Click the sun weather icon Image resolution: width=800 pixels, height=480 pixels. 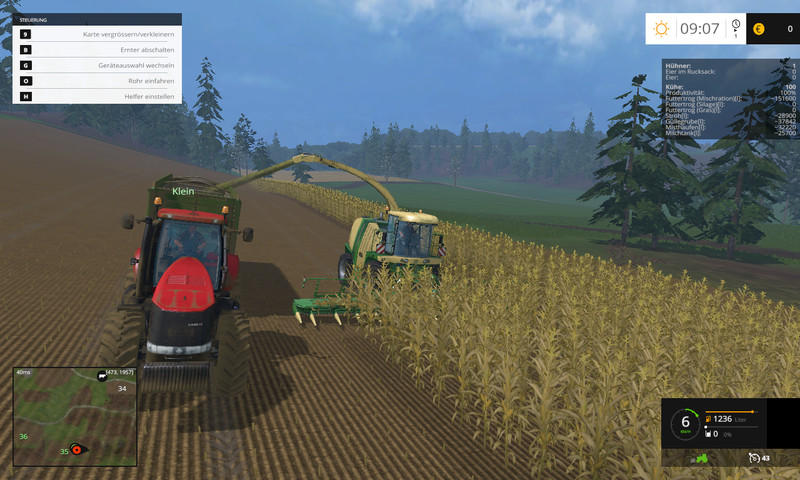click(x=661, y=29)
